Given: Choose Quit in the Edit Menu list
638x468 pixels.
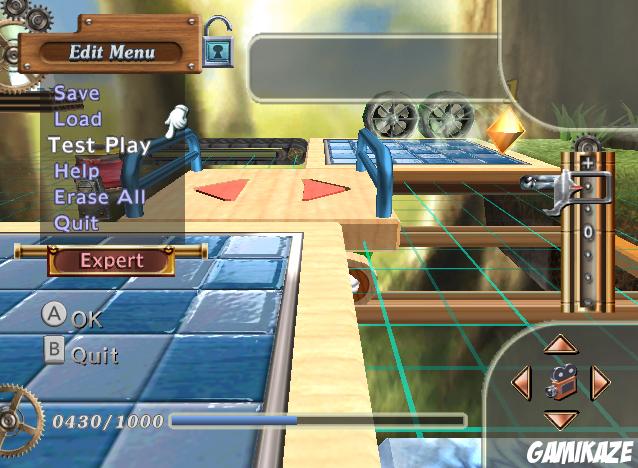Looking at the screenshot, I should click(x=77, y=223).
